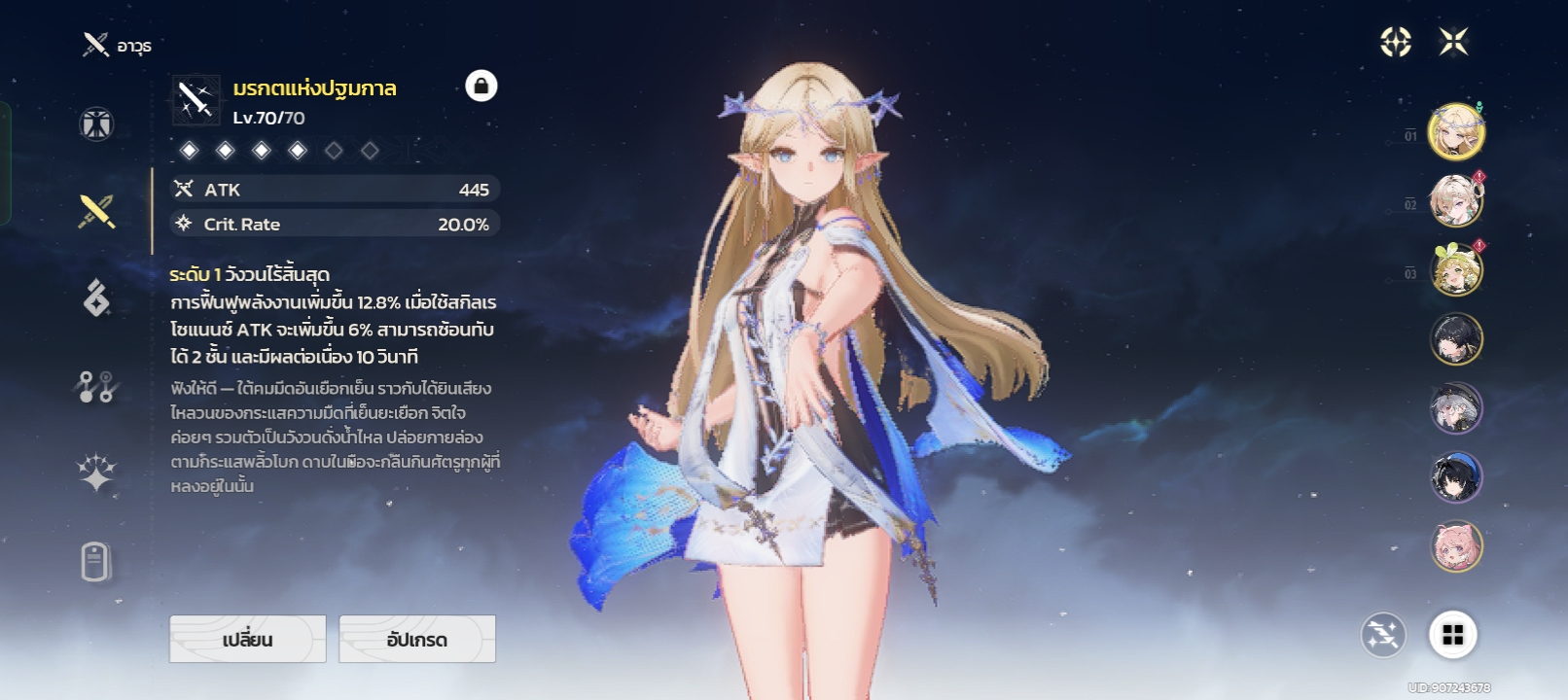Click the เปลี่ยน (switch weapon) button

(247, 639)
